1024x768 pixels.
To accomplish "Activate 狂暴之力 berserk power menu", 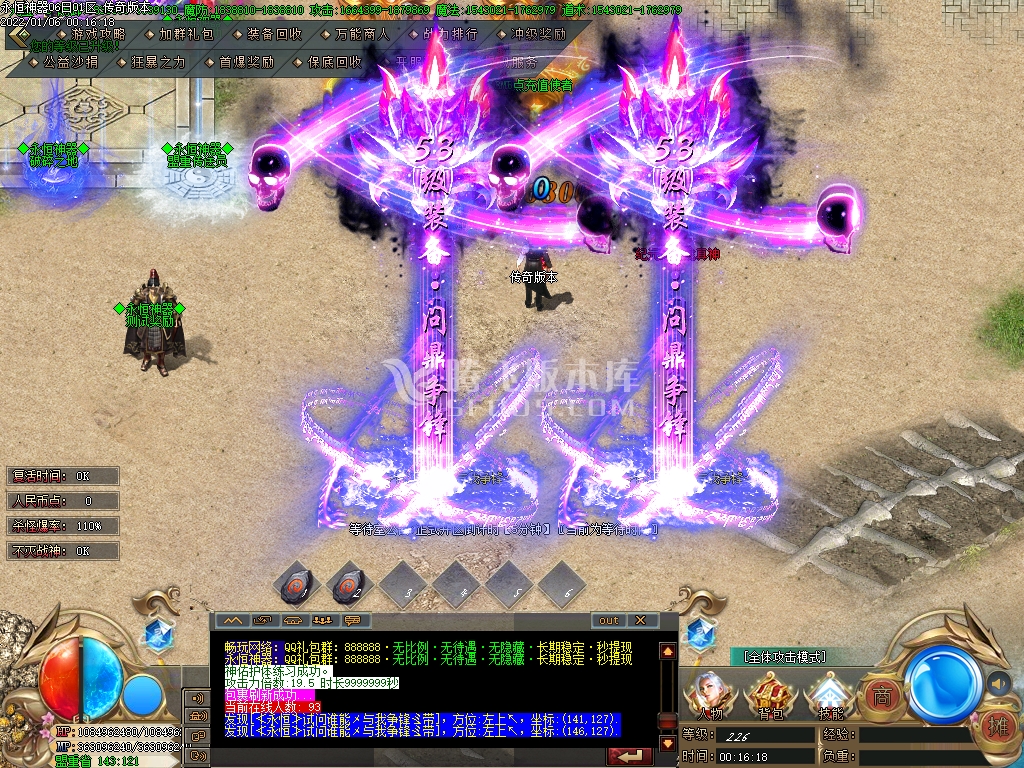I will click(158, 62).
